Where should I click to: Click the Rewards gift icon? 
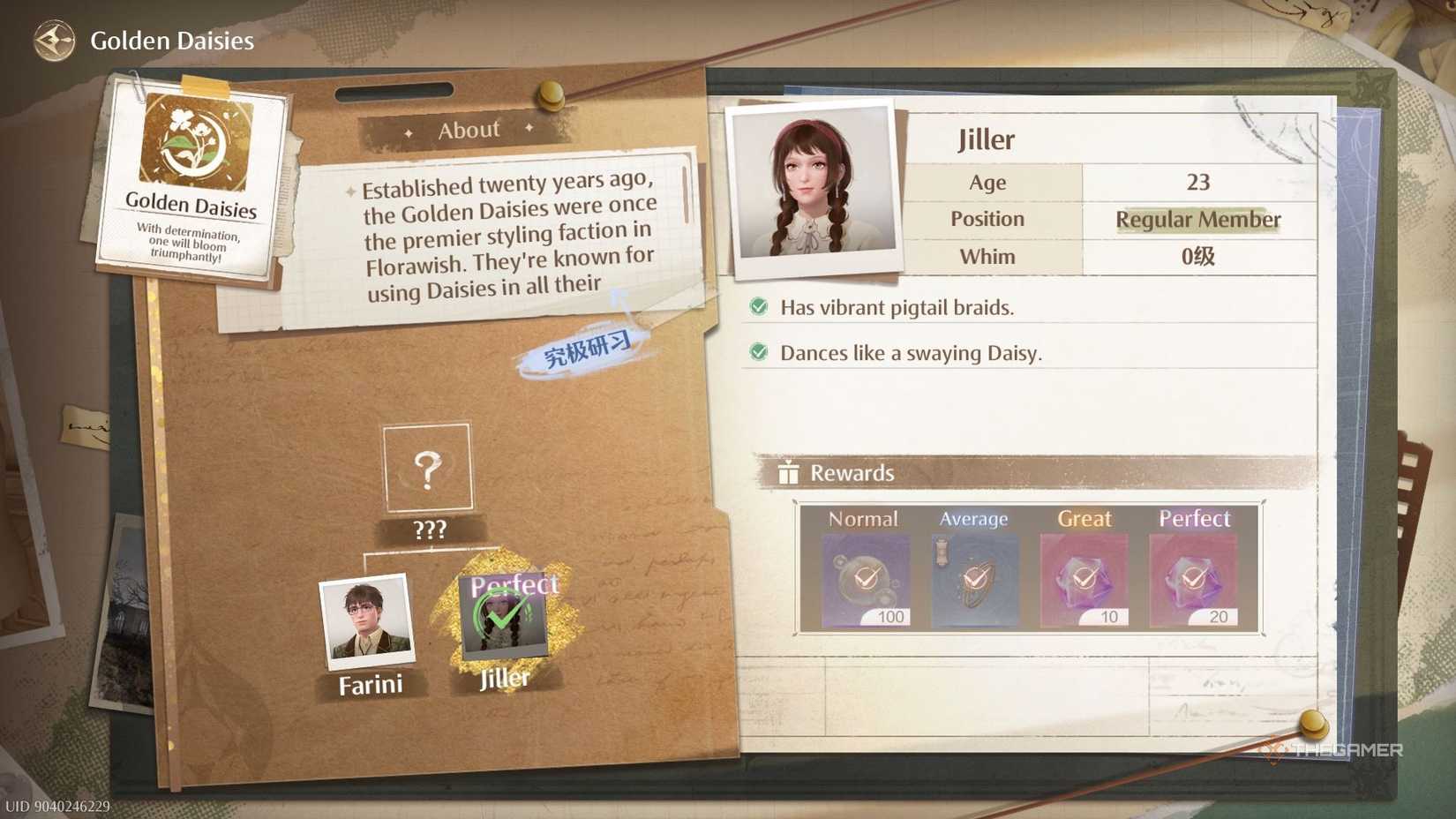pos(787,472)
